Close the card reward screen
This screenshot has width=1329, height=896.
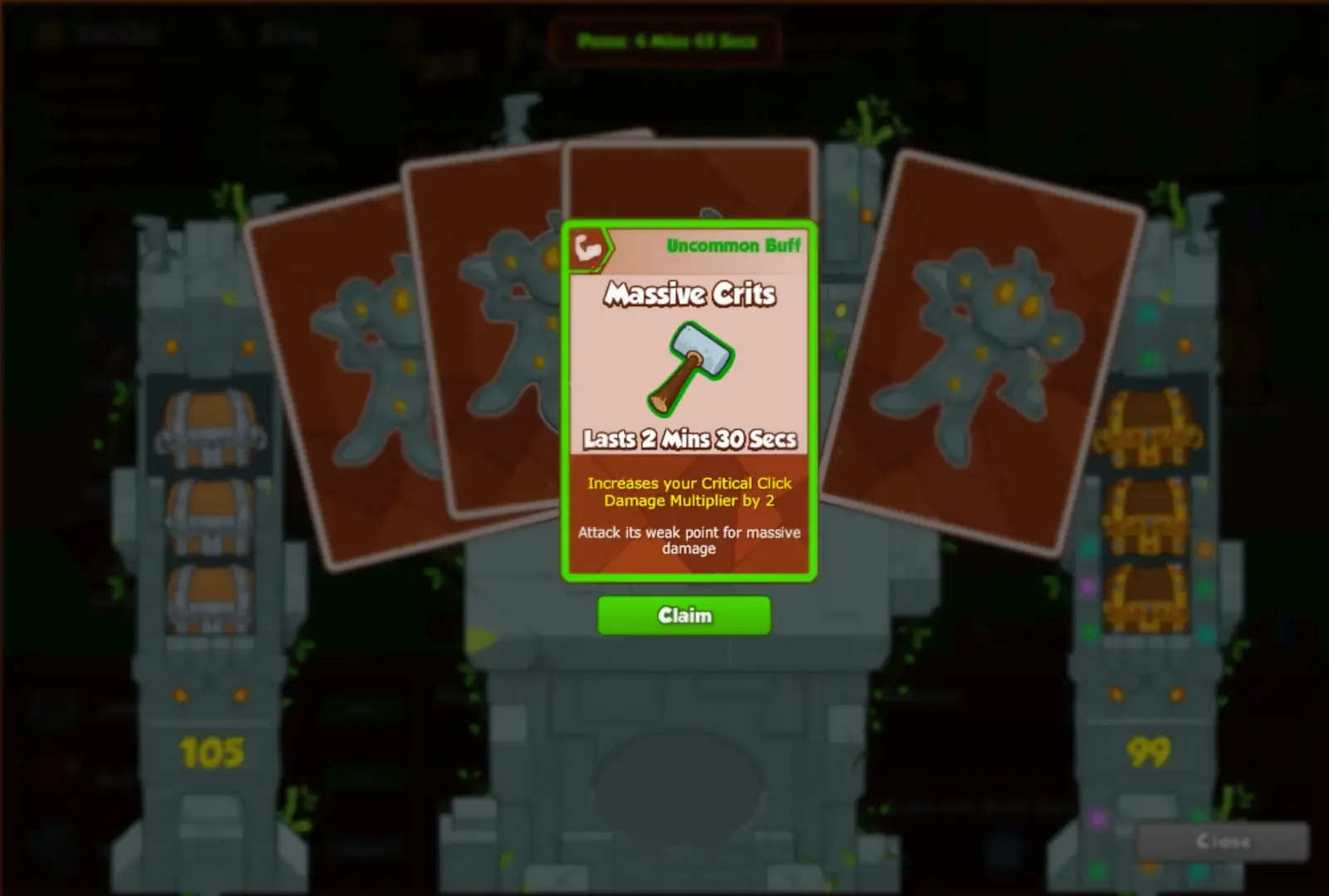pos(1223,840)
